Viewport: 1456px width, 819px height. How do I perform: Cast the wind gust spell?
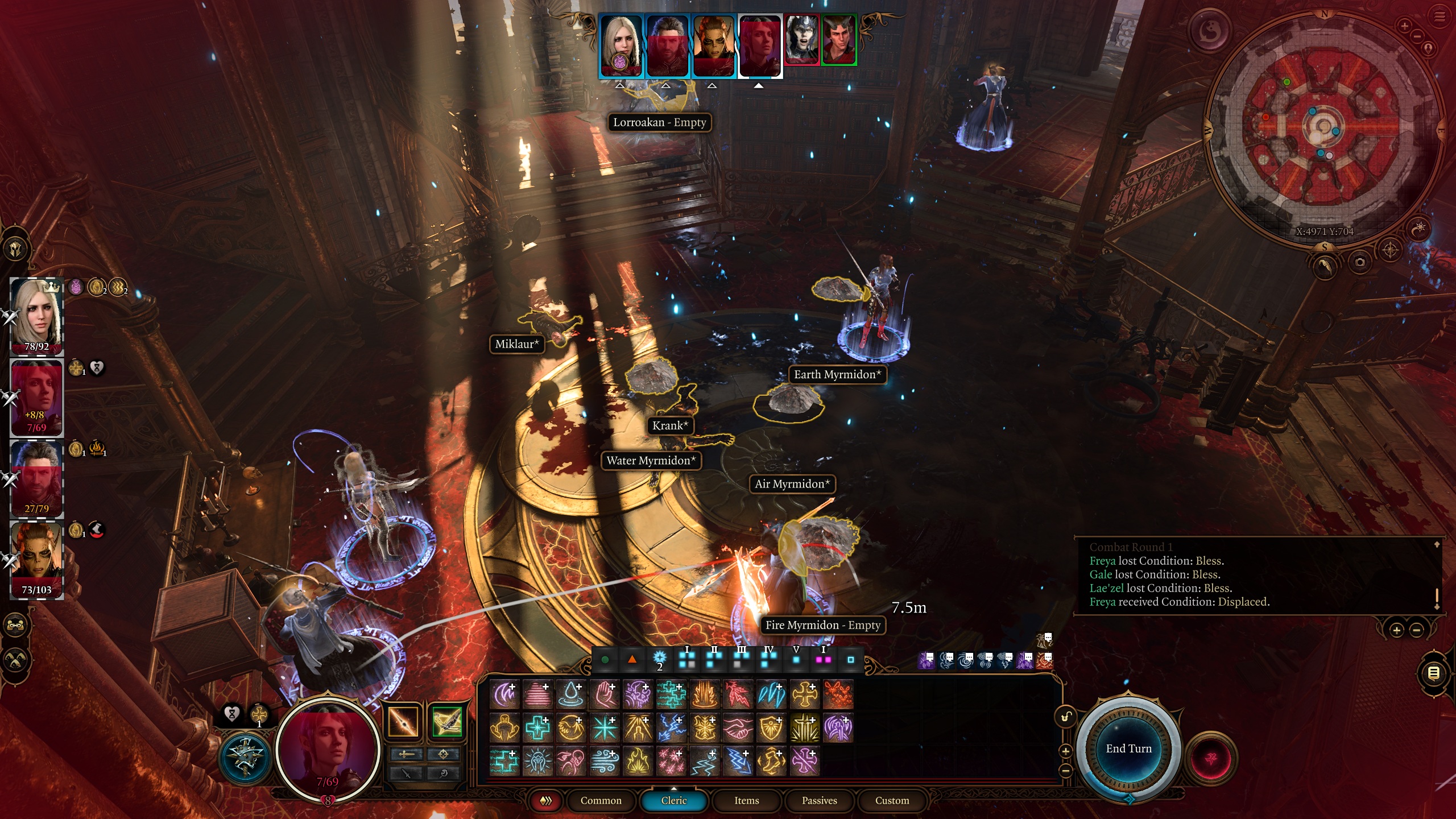point(604,762)
